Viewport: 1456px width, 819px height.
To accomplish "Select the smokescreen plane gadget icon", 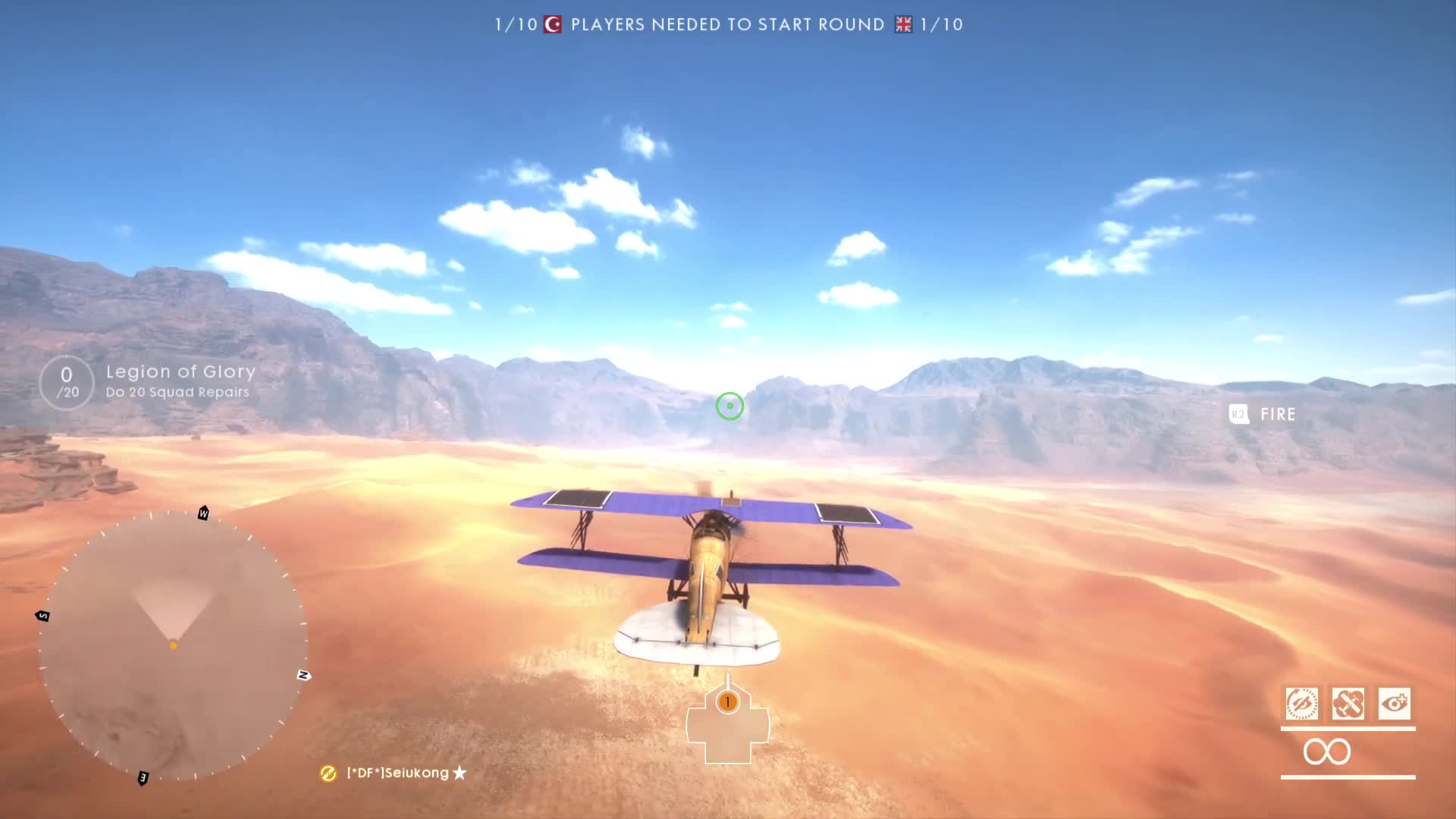I will click(x=1350, y=704).
